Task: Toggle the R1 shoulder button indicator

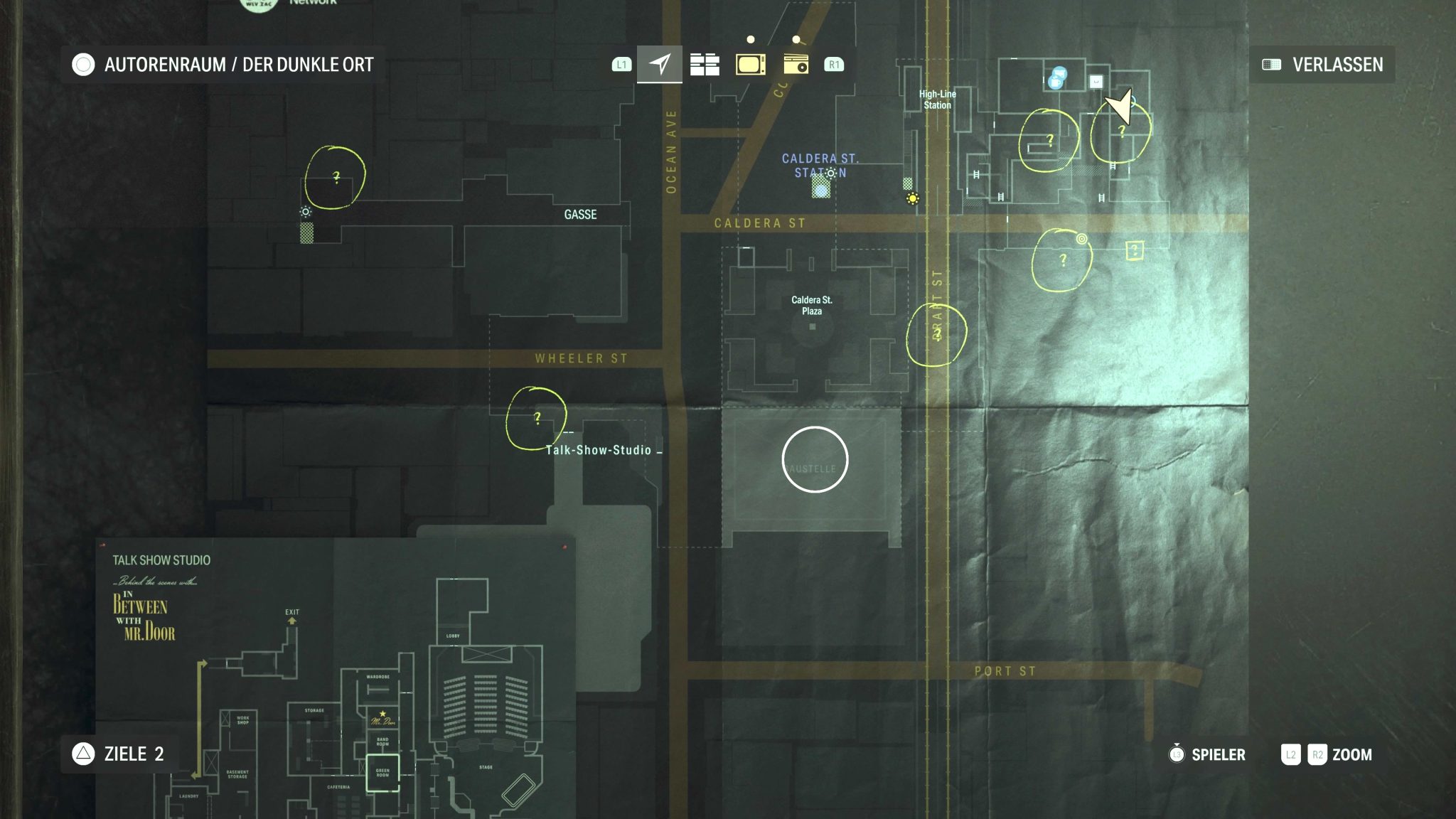Action: click(x=835, y=63)
